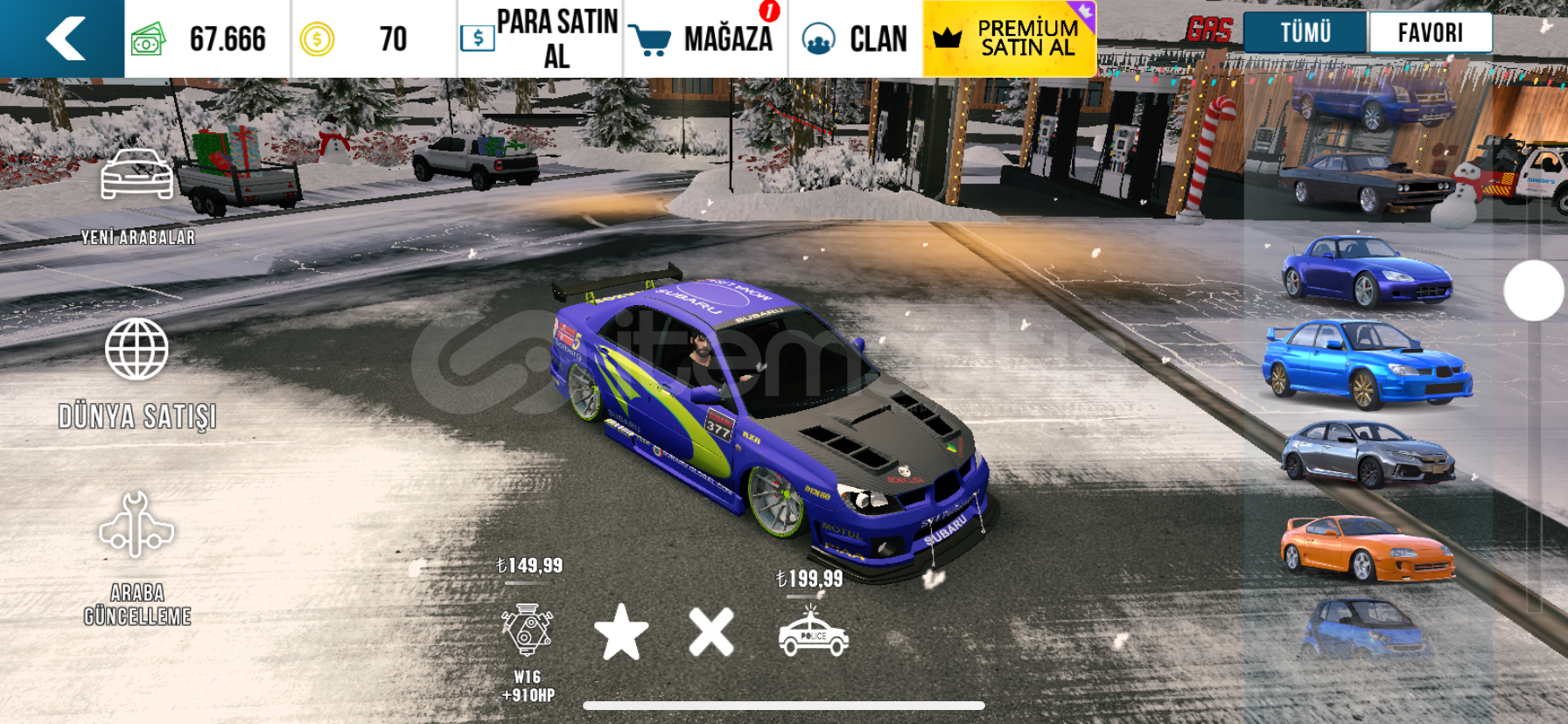Open the Clan menu
1568x724 pixels.
pos(855,39)
